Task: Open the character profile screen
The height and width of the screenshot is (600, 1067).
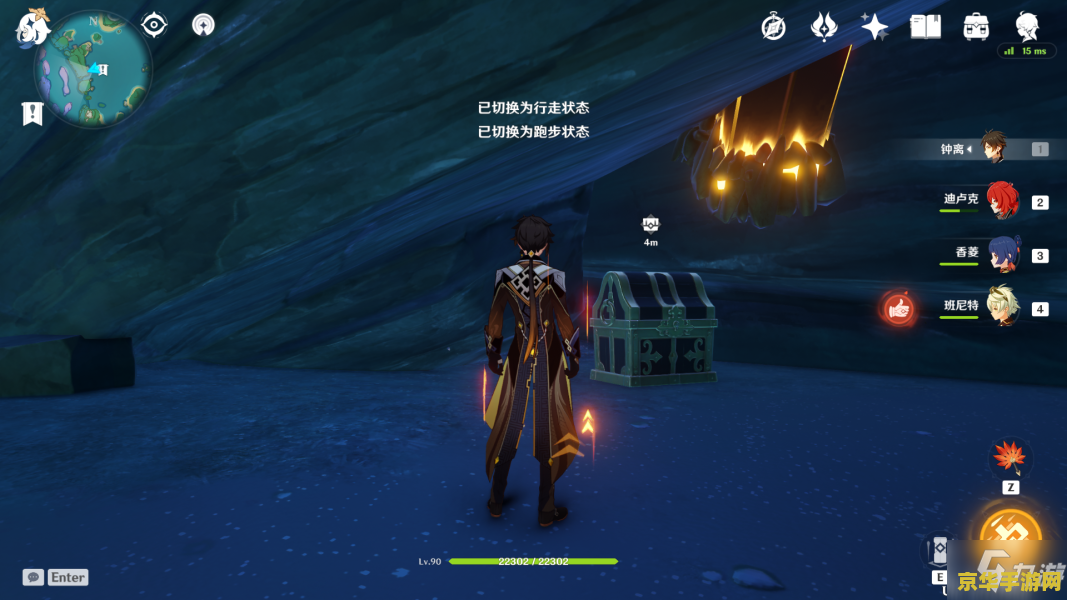Action: click(1027, 25)
